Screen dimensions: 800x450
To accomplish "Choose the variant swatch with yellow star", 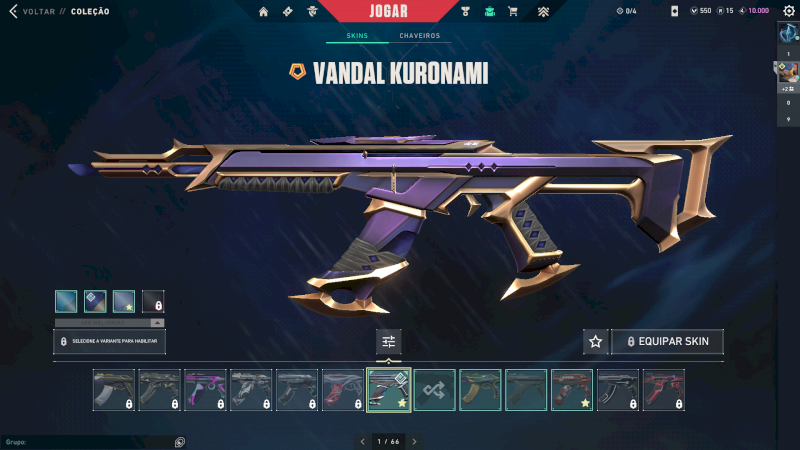I will pos(124,301).
